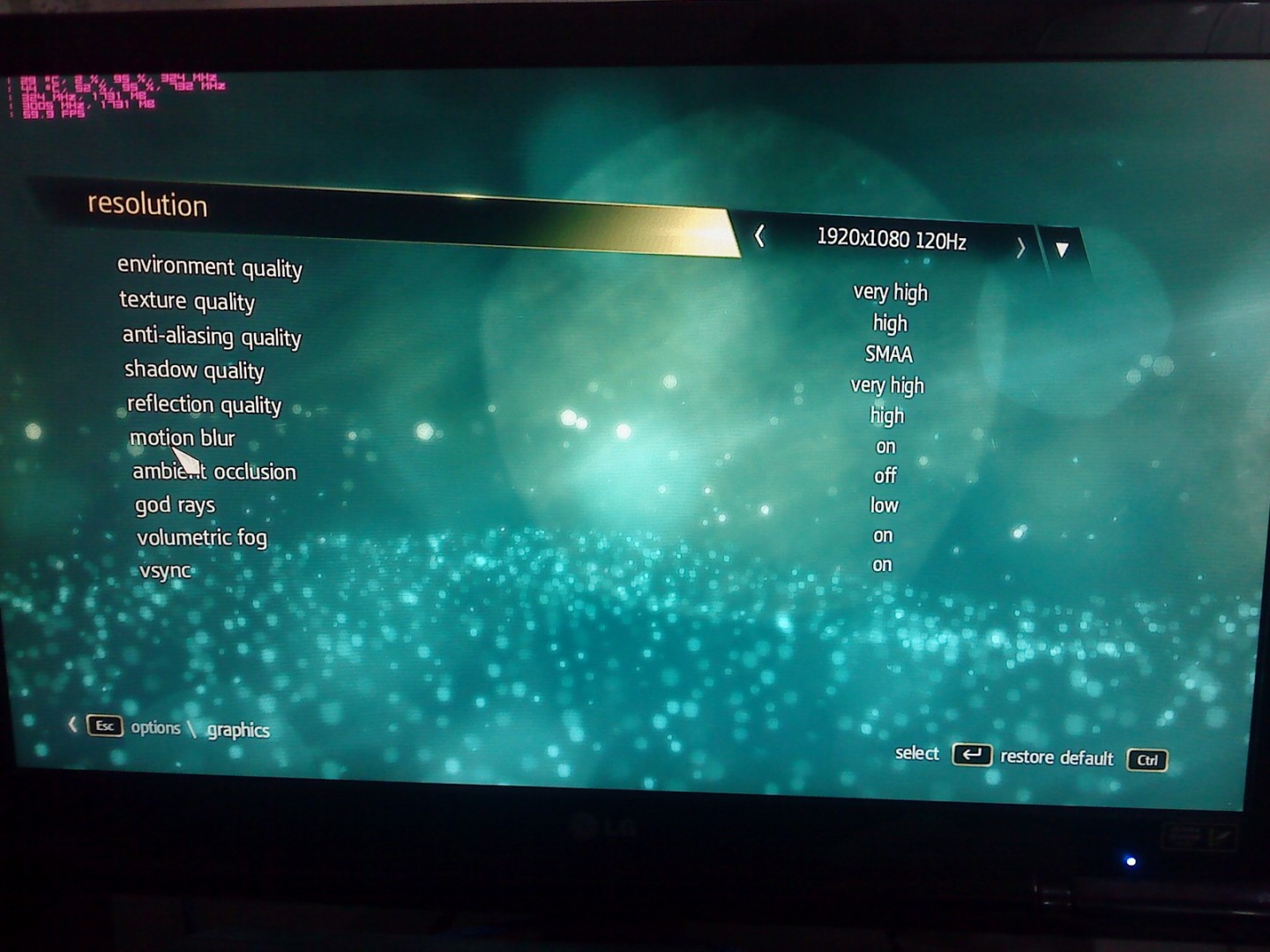The width and height of the screenshot is (1270, 952).
Task: Select the graphics breadcrumb entry
Action: pyautogui.click(x=238, y=731)
